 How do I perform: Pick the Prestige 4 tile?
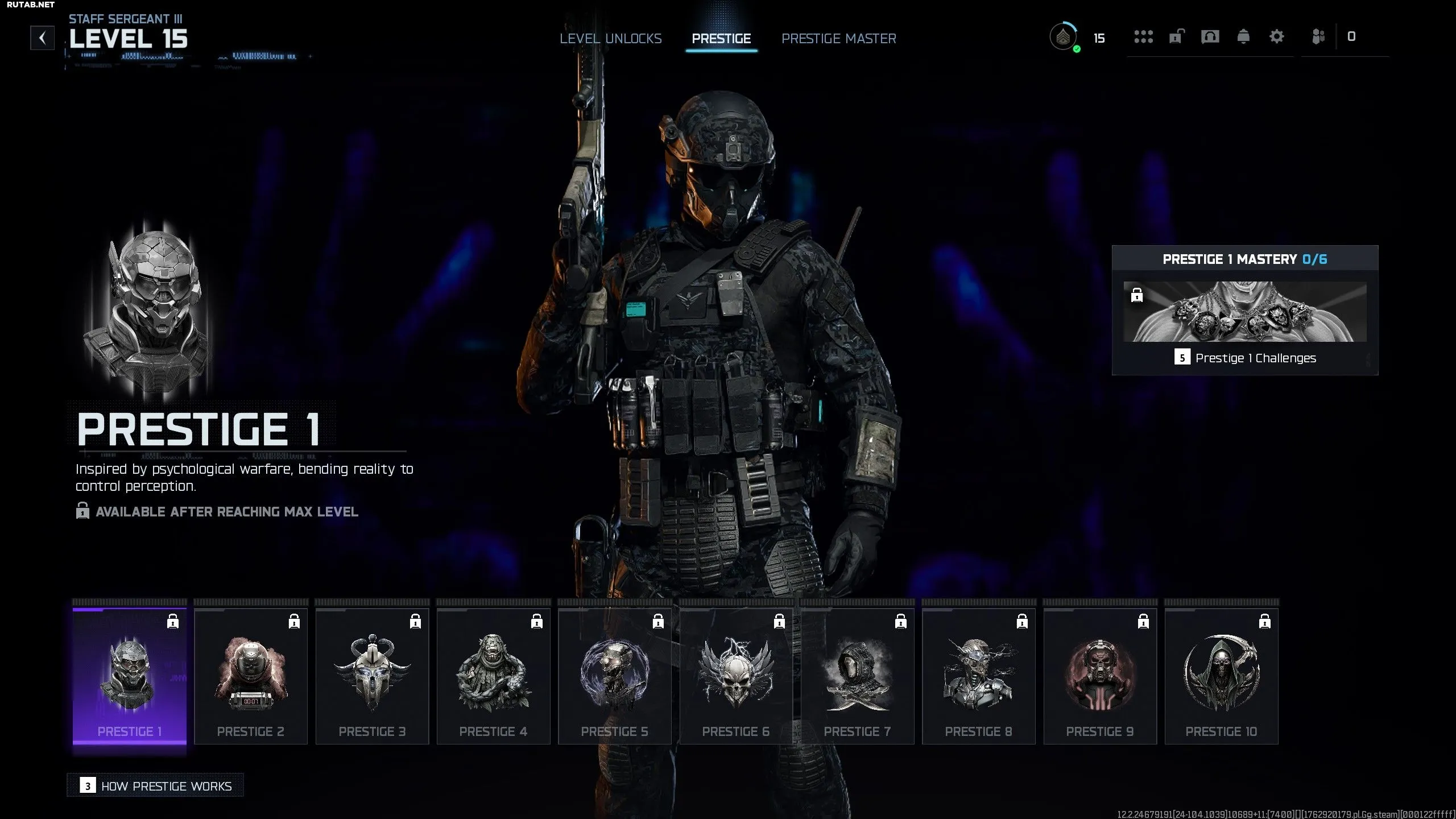[493, 676]
